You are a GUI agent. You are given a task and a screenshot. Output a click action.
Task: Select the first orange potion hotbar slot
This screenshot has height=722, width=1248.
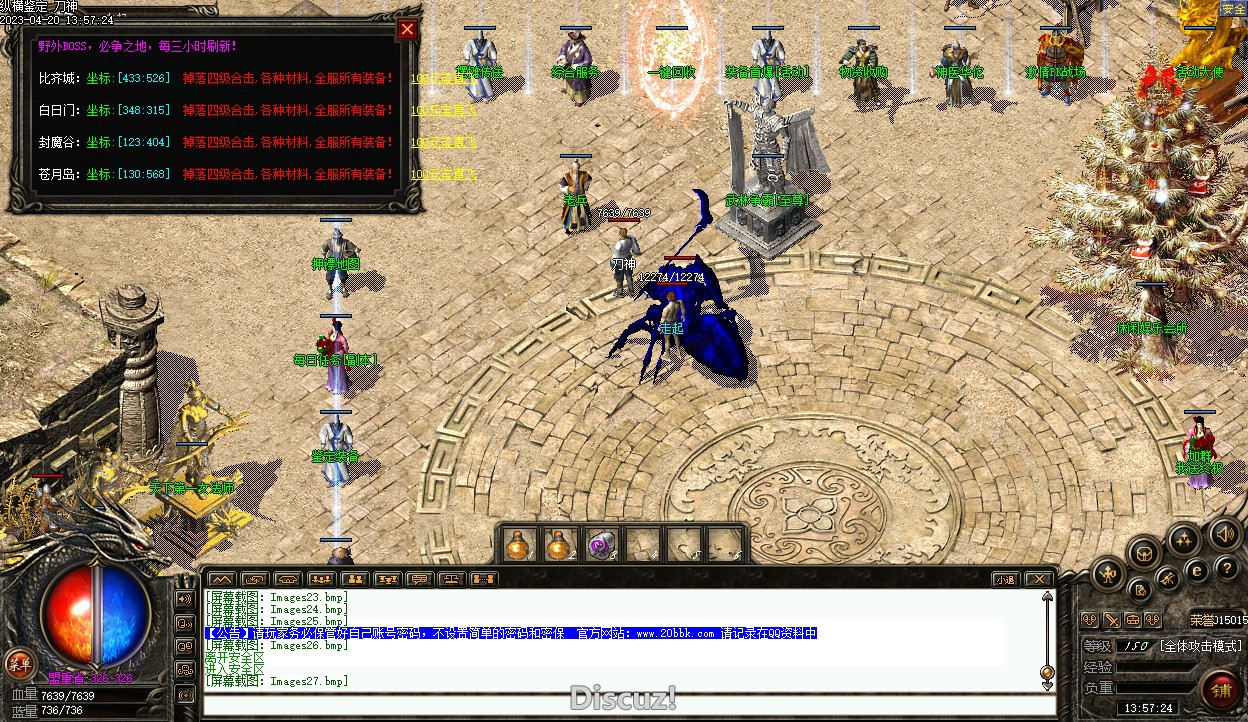click(517, 545)
